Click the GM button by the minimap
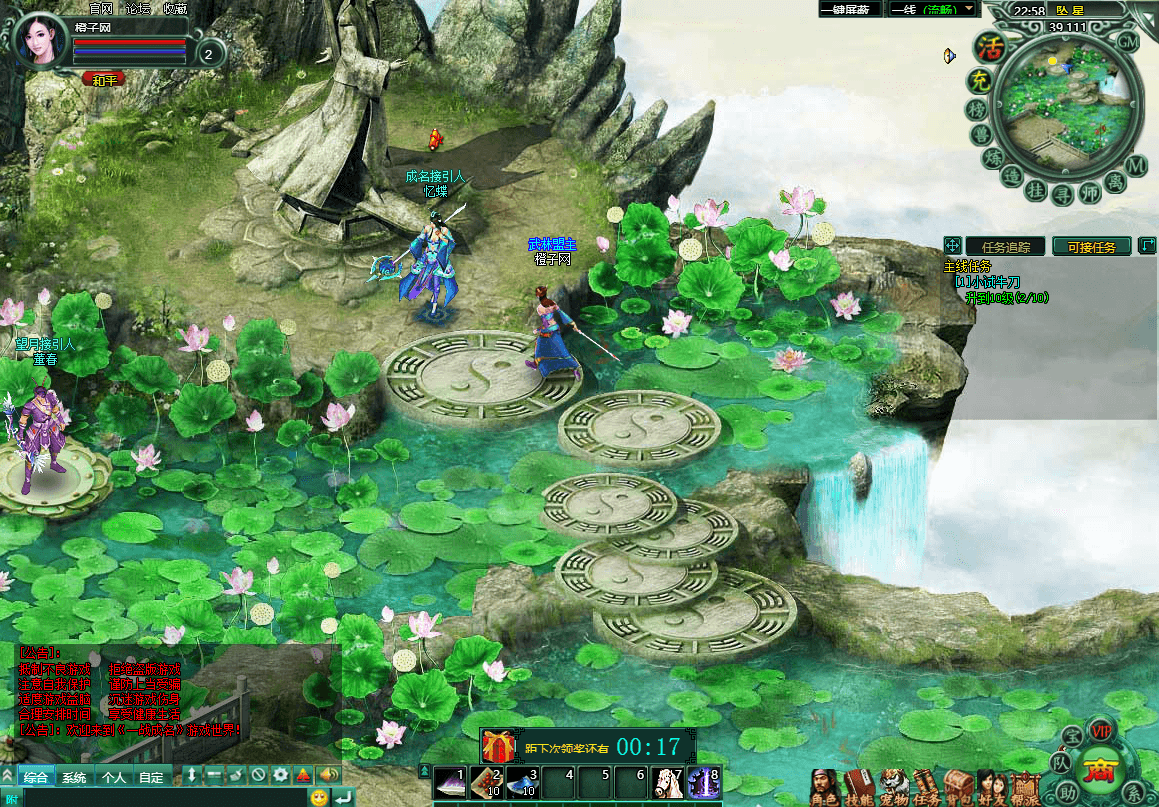Image resolution: width=1159 pixels, height=807 pixels. tap(1127, 42)
